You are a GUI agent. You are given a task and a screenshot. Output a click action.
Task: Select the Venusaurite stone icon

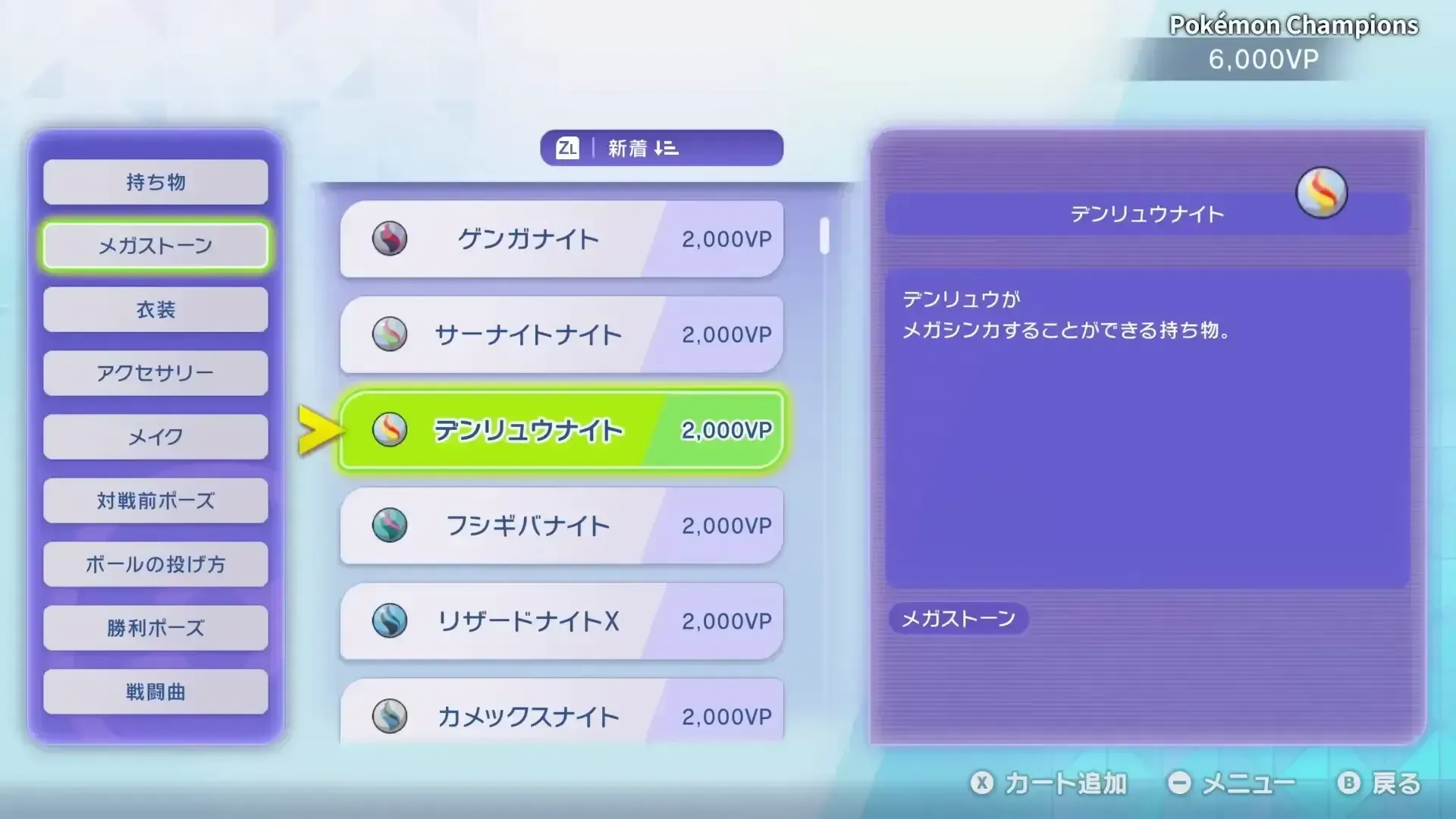pos(391,525)
